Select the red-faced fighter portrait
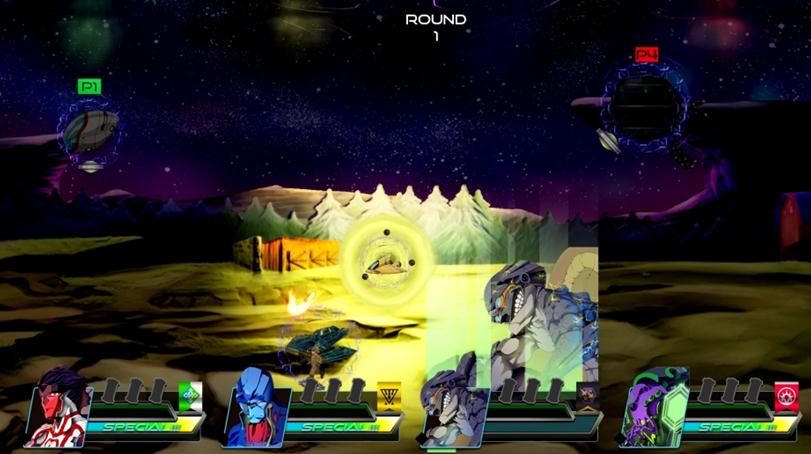Screen dimensions: 811x454 [x=60, y=405]
